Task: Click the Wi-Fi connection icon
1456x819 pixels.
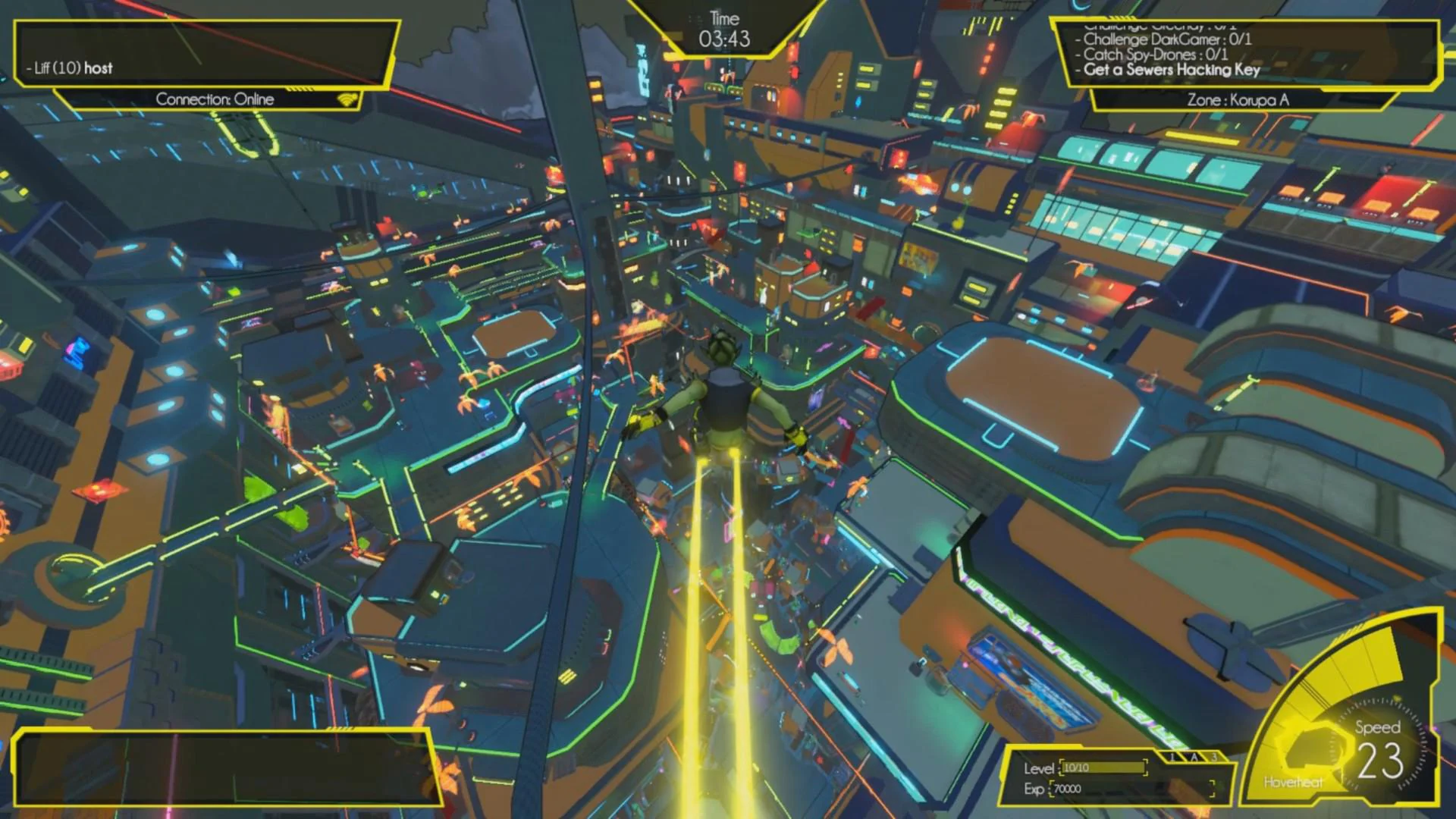Action: [347, 98]
